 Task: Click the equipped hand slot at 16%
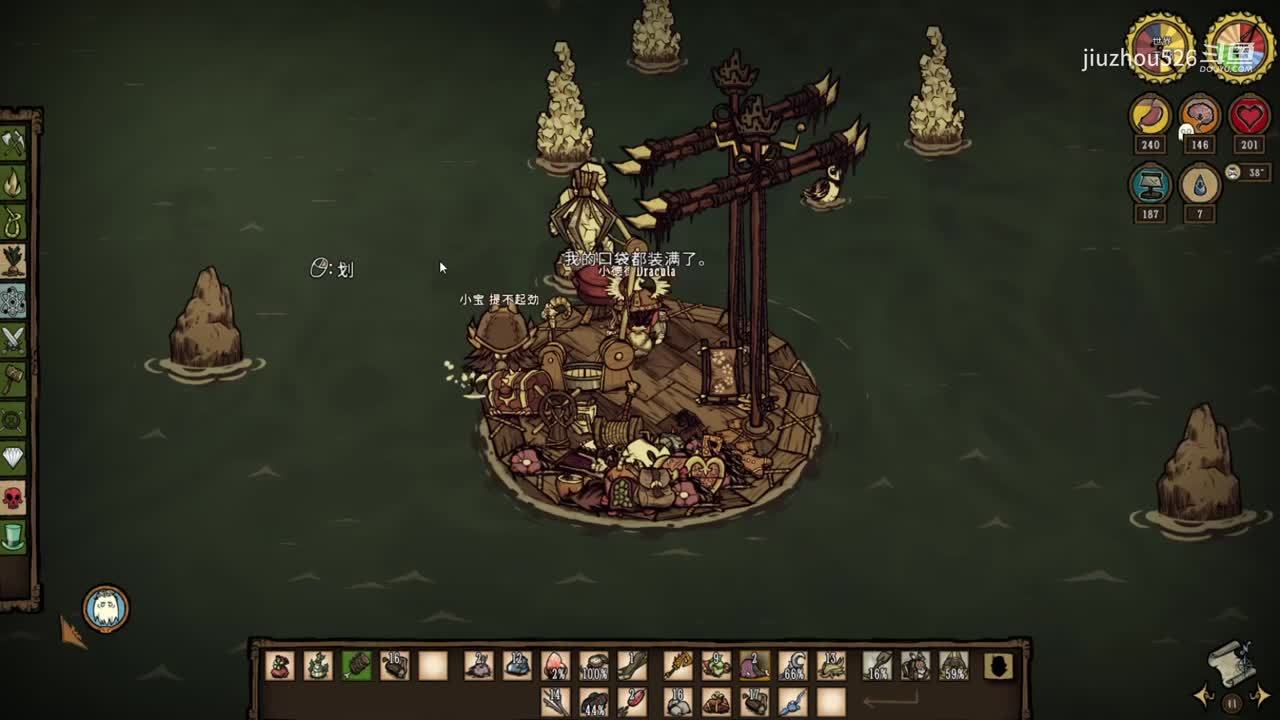[877, 665]
